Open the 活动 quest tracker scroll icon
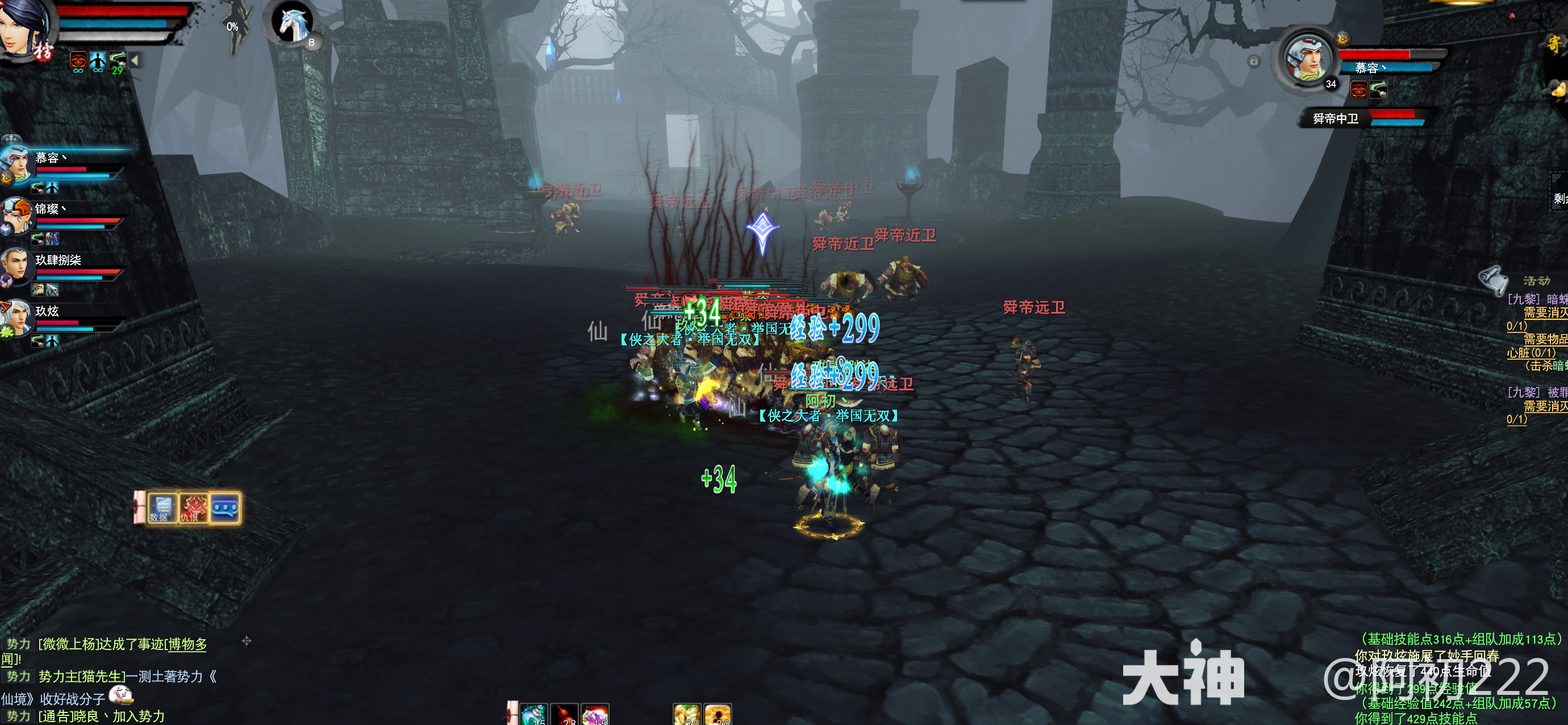Screen dimensions: 1568x725 tap(1493, 280)
